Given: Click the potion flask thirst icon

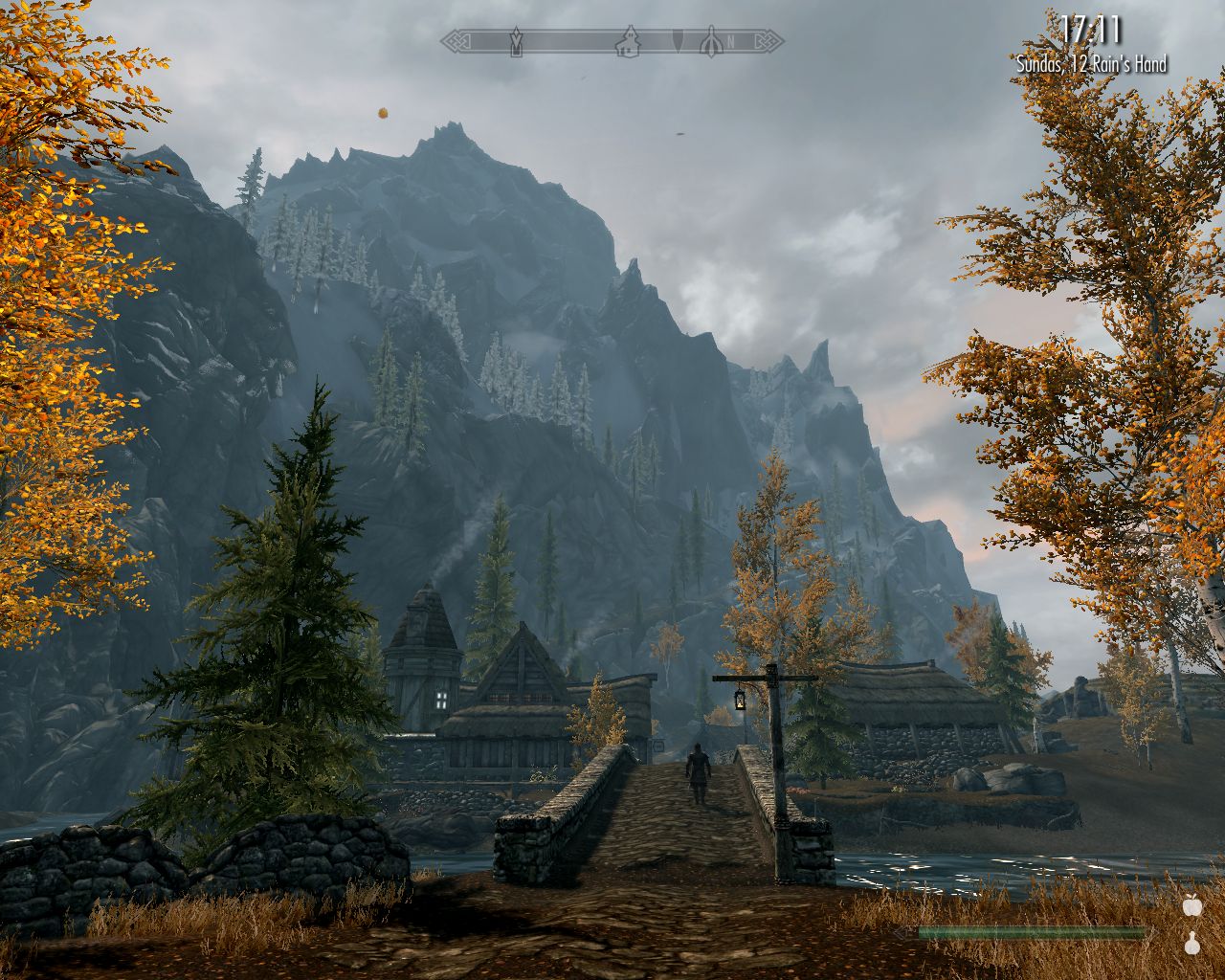Looking at the screenshot, I should pyautogui.click(x=1192, y=944).
